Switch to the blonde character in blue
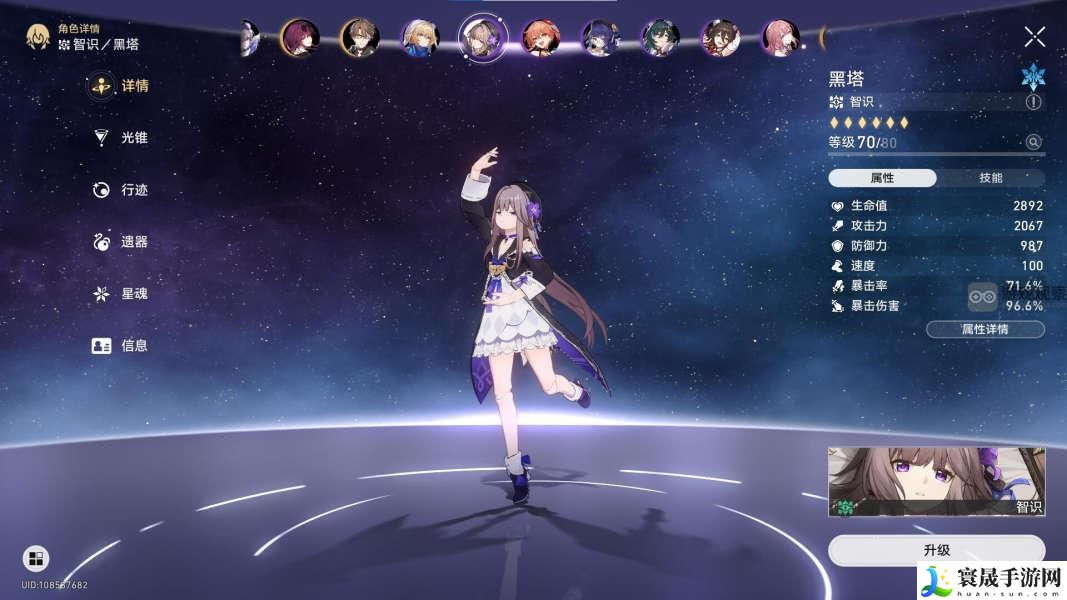The width and height of the screenshot is (1067, 600). 420,38
